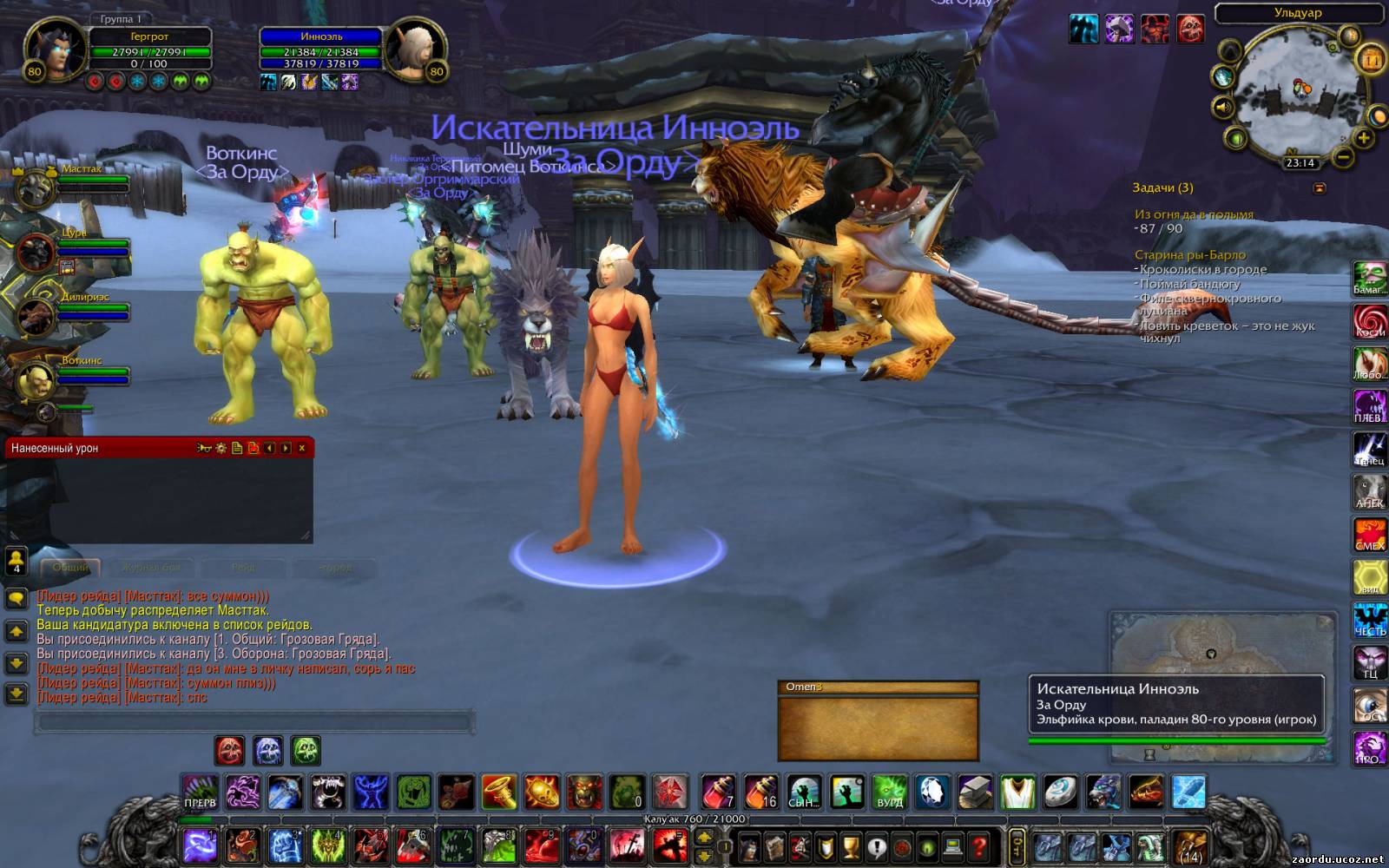Use the ВУРД green action bar slot
1389x868 pixels.
pos(890,792)
